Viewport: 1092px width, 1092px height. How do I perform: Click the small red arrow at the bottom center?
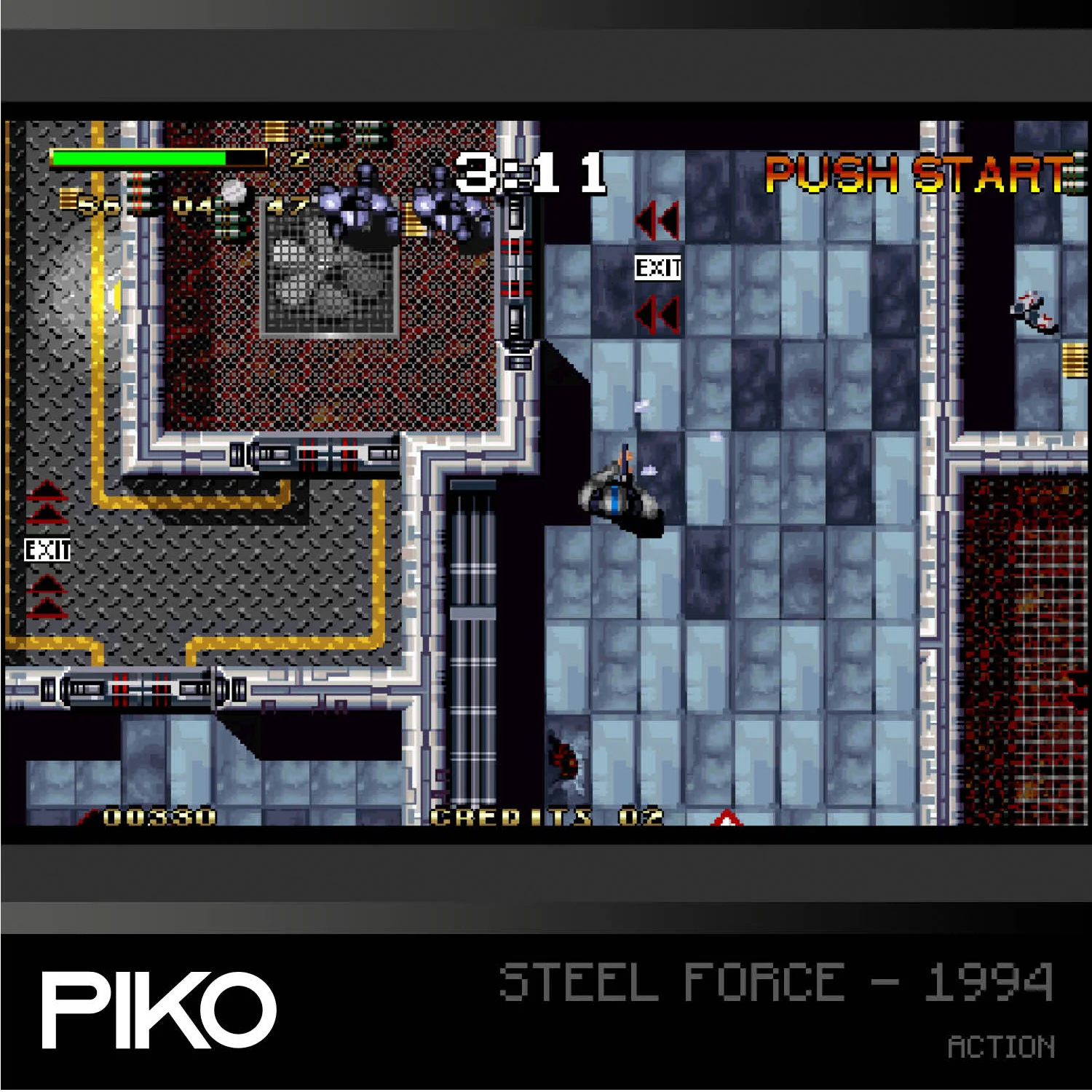[x=725, y=817]
